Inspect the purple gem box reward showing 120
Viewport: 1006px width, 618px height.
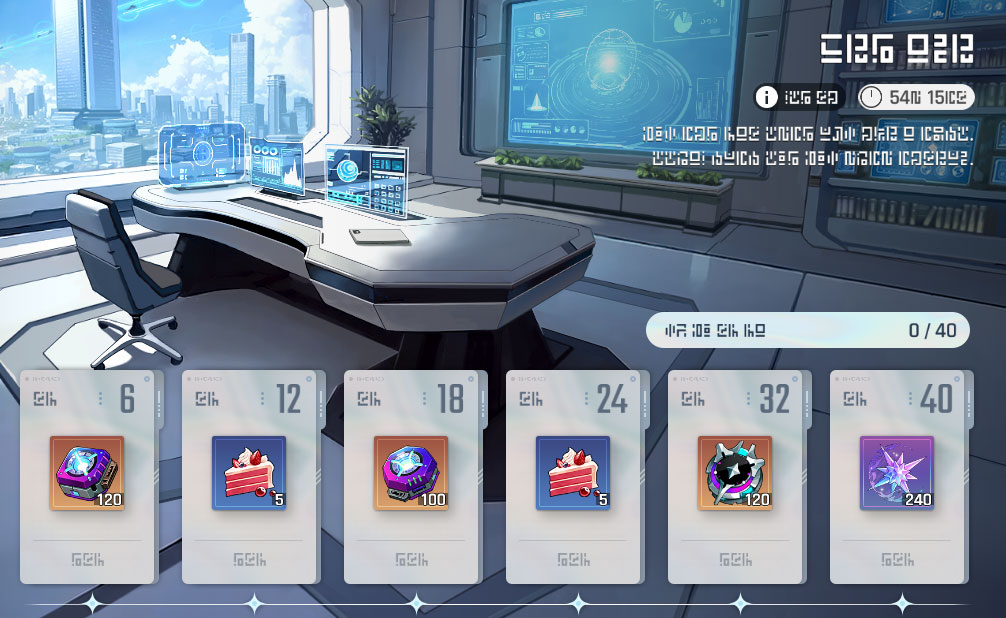click(x=87, y=473)
